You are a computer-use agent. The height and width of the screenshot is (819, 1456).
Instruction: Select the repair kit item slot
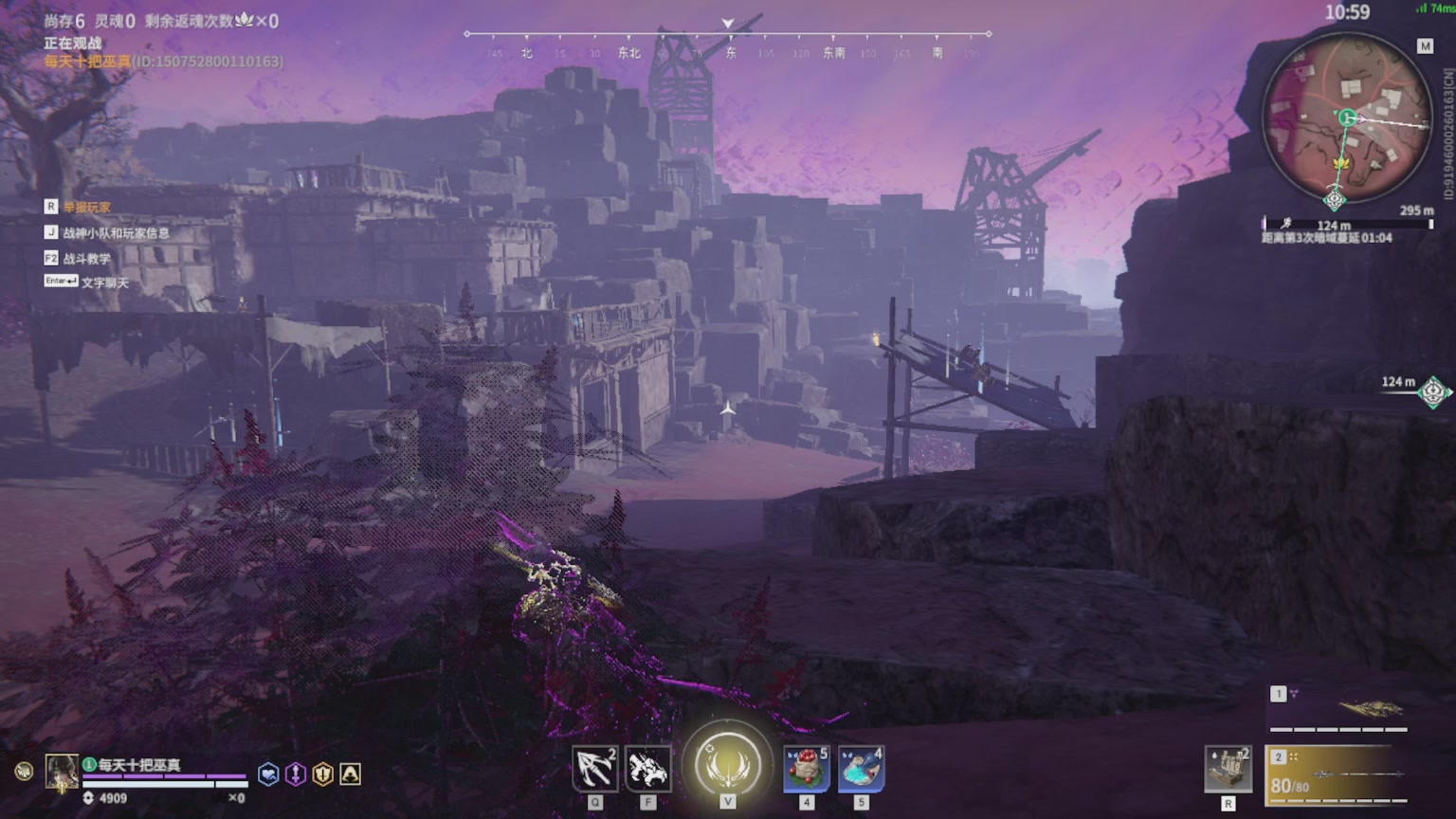click(x=1228, y=769)
